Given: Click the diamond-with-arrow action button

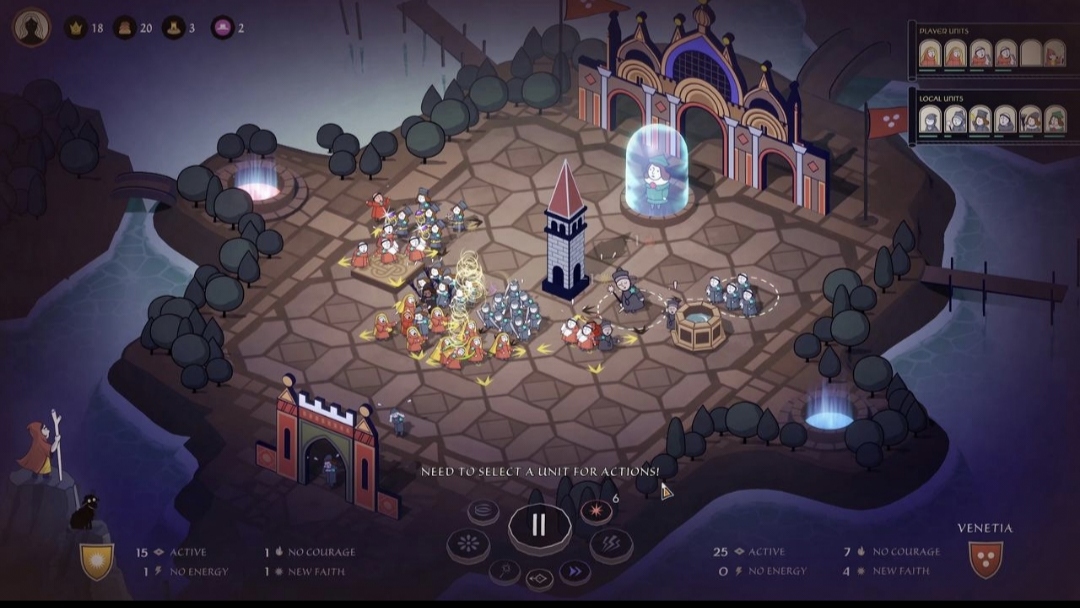Looking at the screenshot, I should point(539,578).
